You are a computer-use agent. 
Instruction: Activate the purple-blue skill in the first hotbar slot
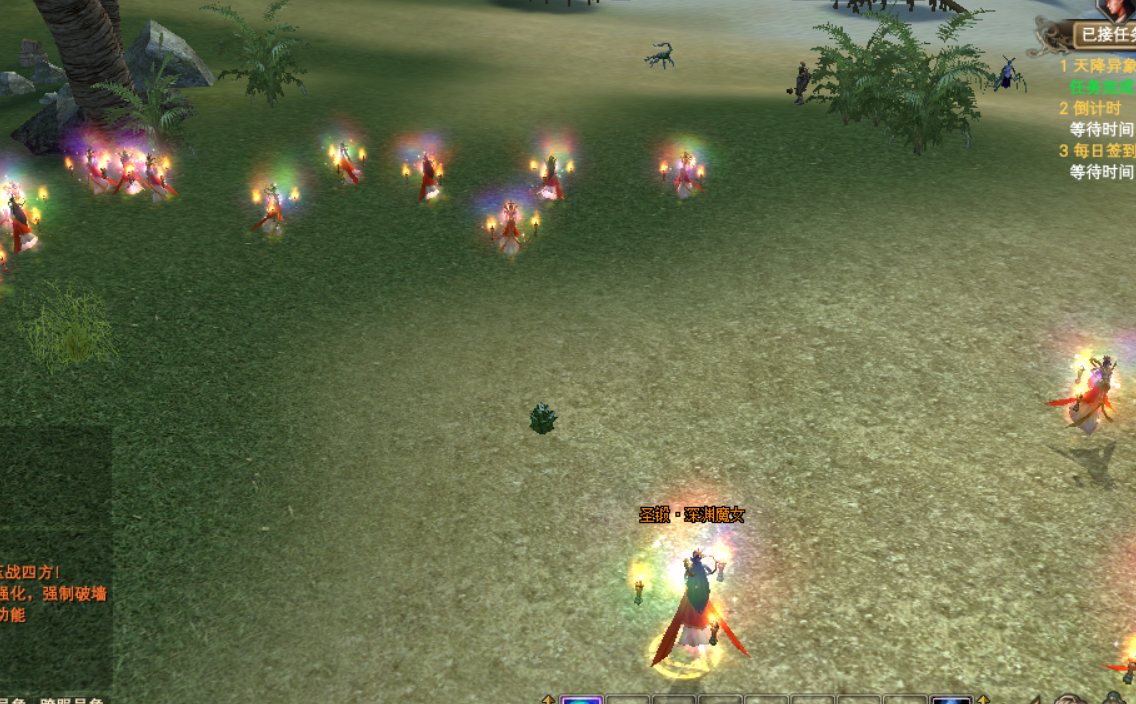(581, 699)
